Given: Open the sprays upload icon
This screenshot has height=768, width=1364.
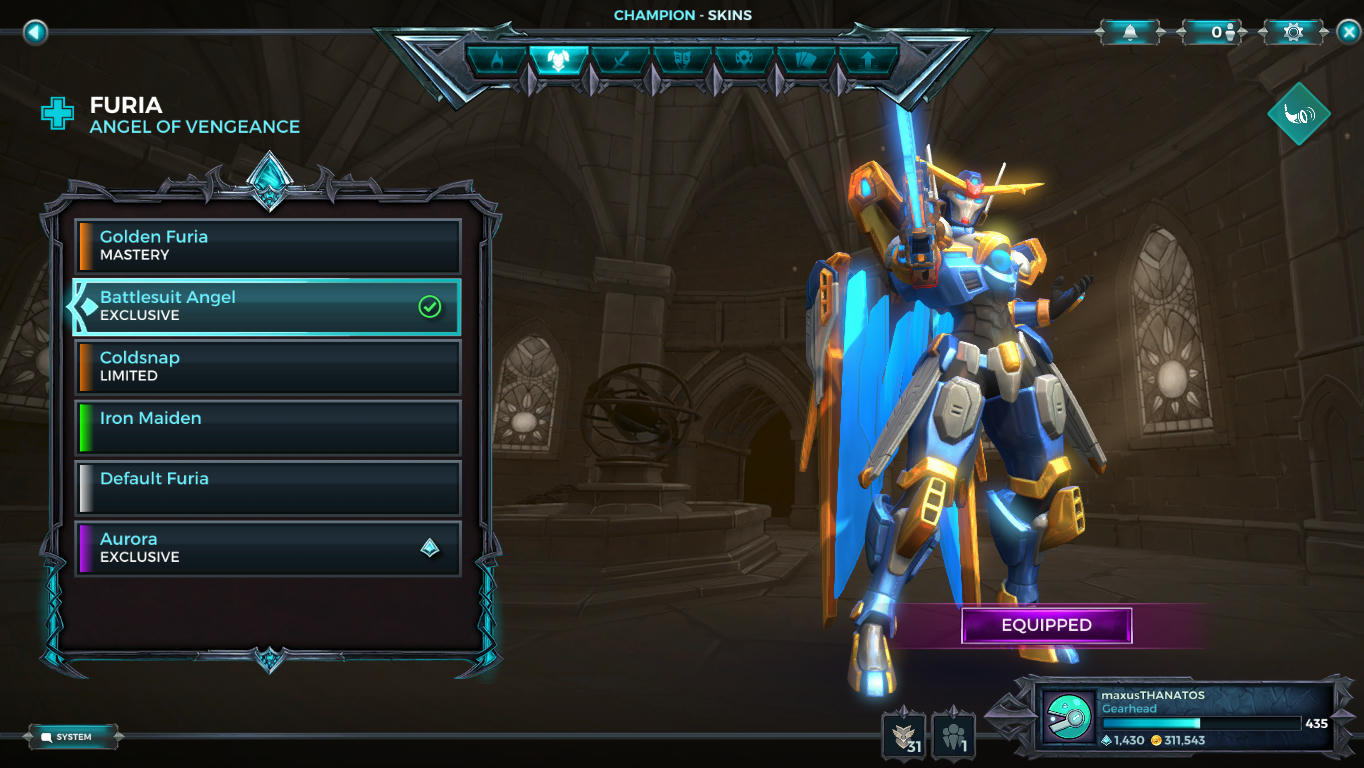Looking at the screenshot, I should (866, 60).
